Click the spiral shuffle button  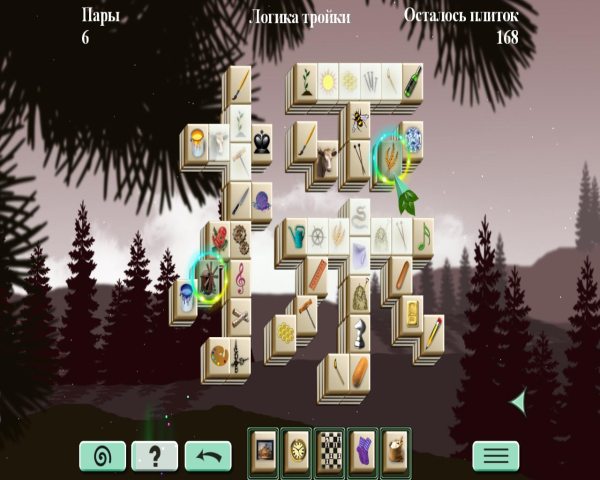coord(102,456)
